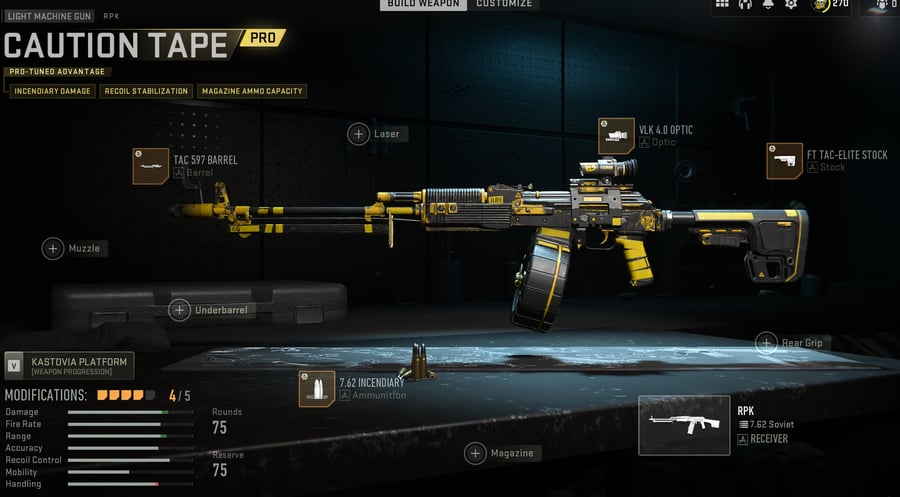Add a Magazine attachment
This screenshot has width=900, height=497.
pyautogui.click(x=475, y=453)
